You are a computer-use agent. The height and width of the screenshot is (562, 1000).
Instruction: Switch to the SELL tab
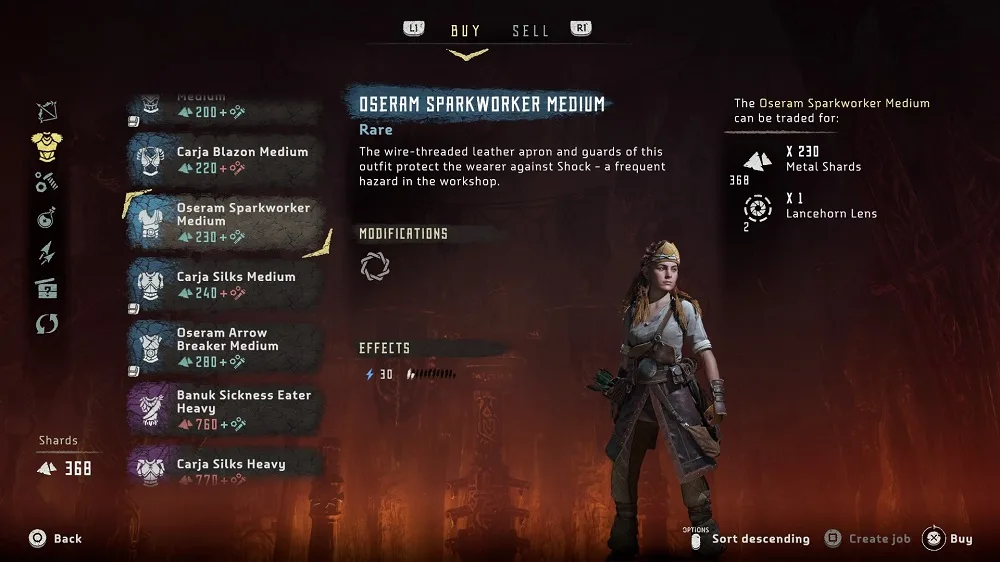click(530, 31)
